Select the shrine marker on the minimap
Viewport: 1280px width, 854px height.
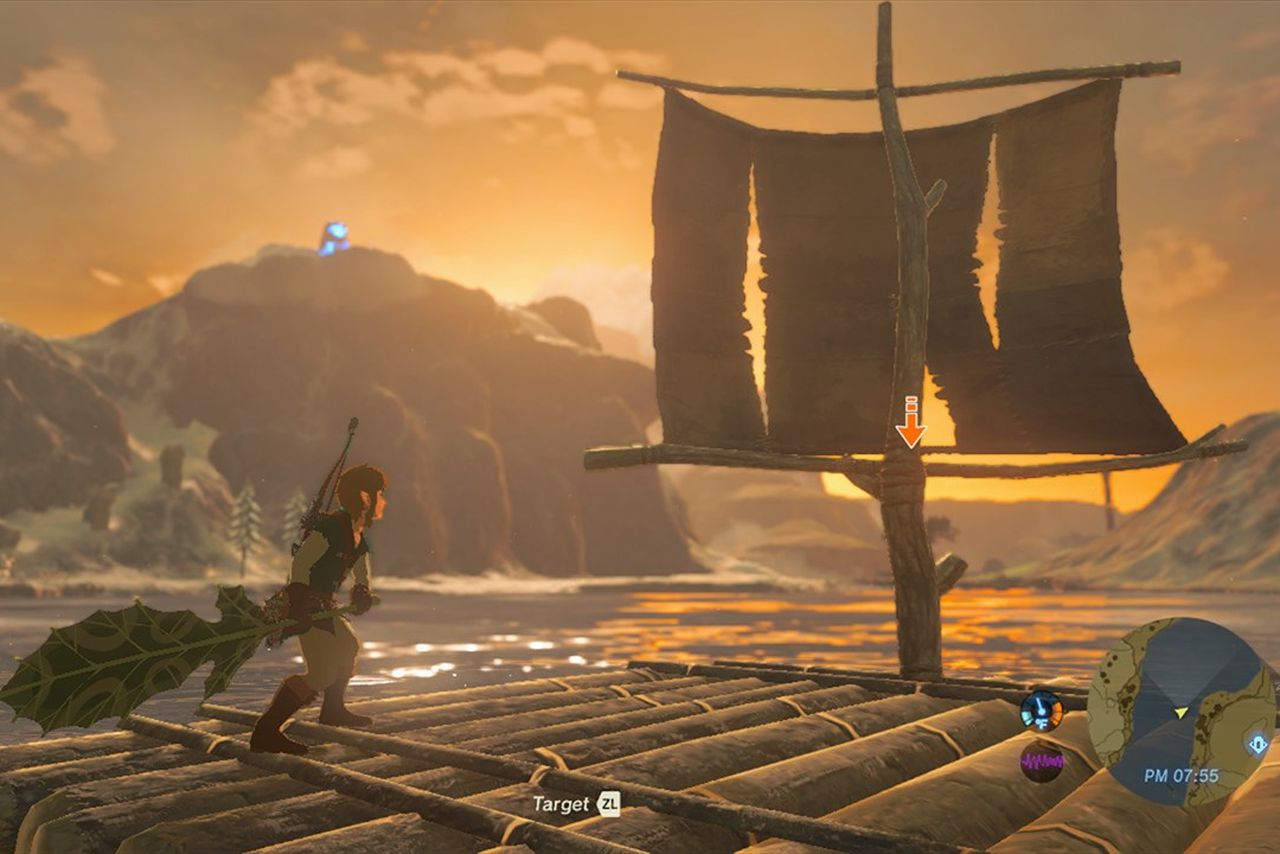coord(1258,744)
